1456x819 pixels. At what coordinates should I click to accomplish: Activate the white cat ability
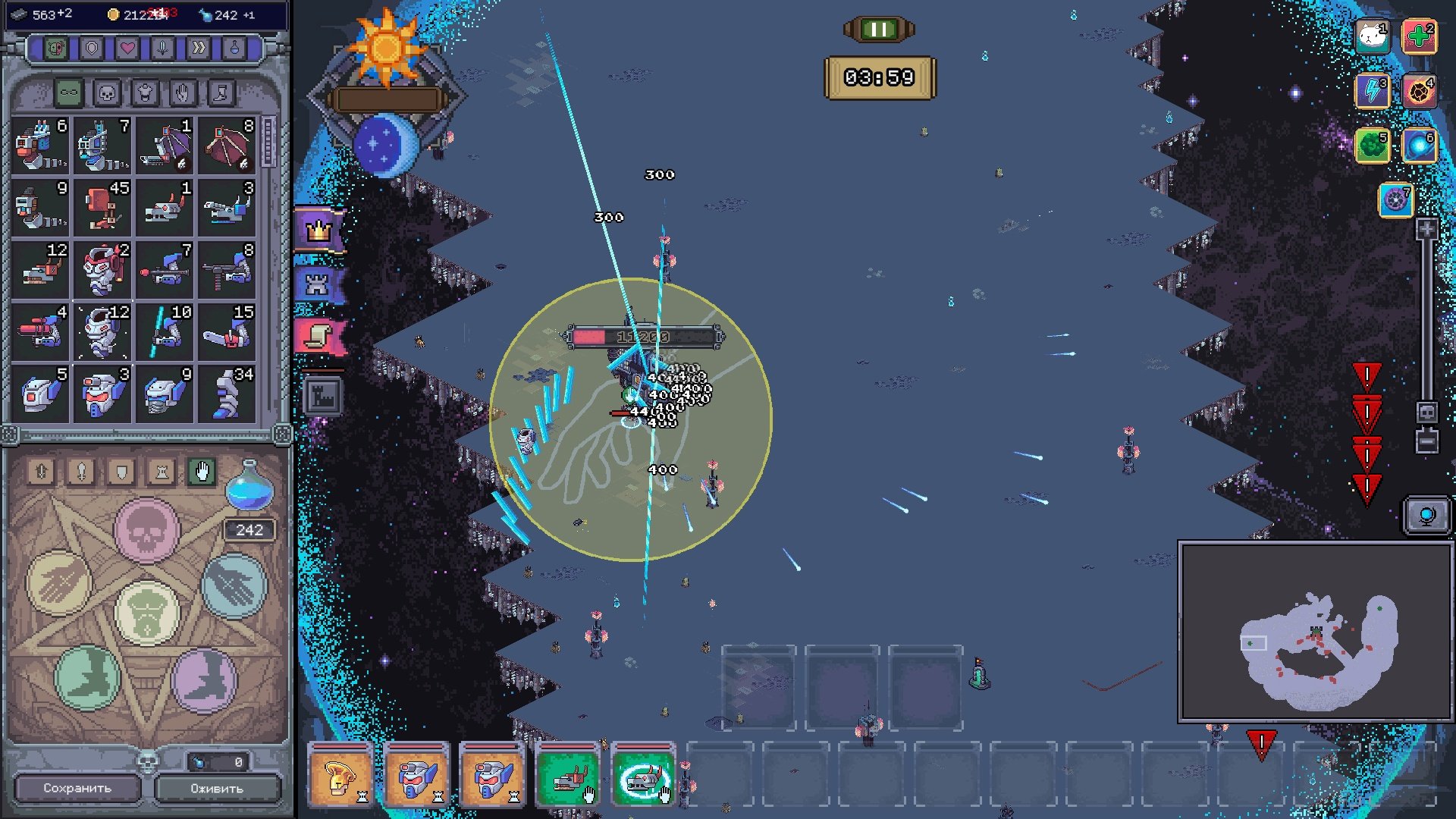[x=1372, y=36]
